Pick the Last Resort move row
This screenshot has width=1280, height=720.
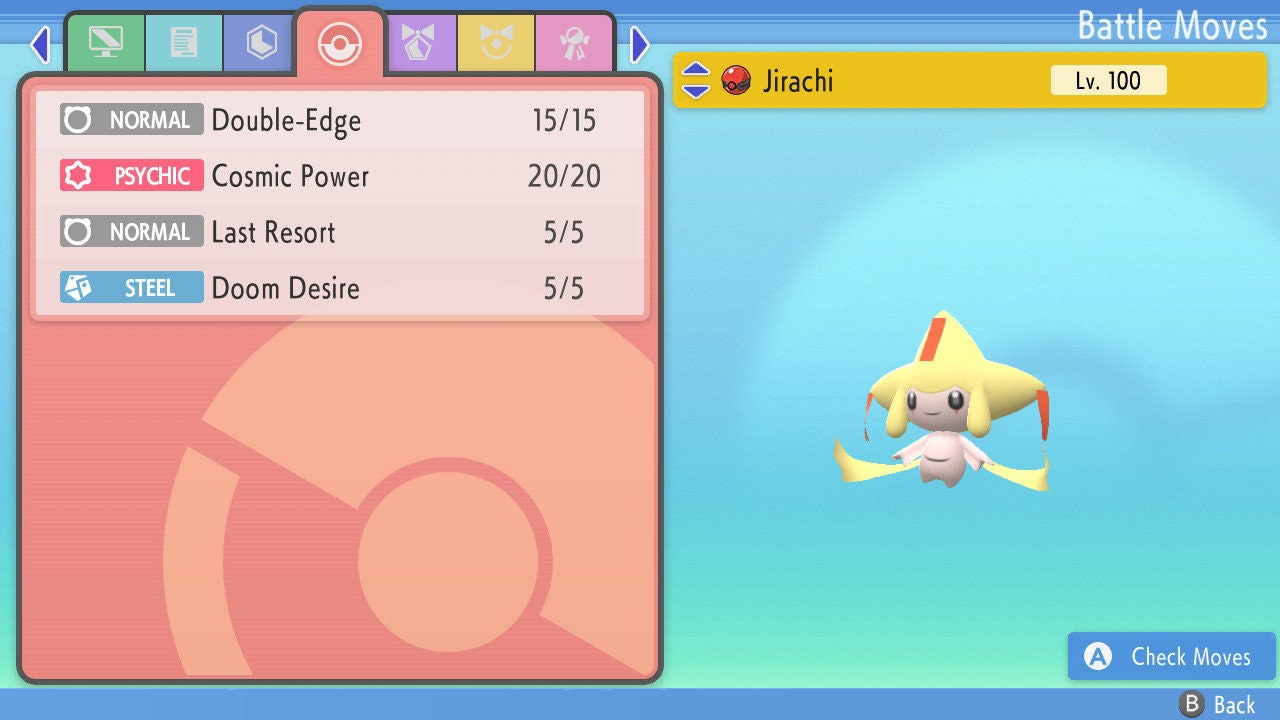(x=340, y=233)
